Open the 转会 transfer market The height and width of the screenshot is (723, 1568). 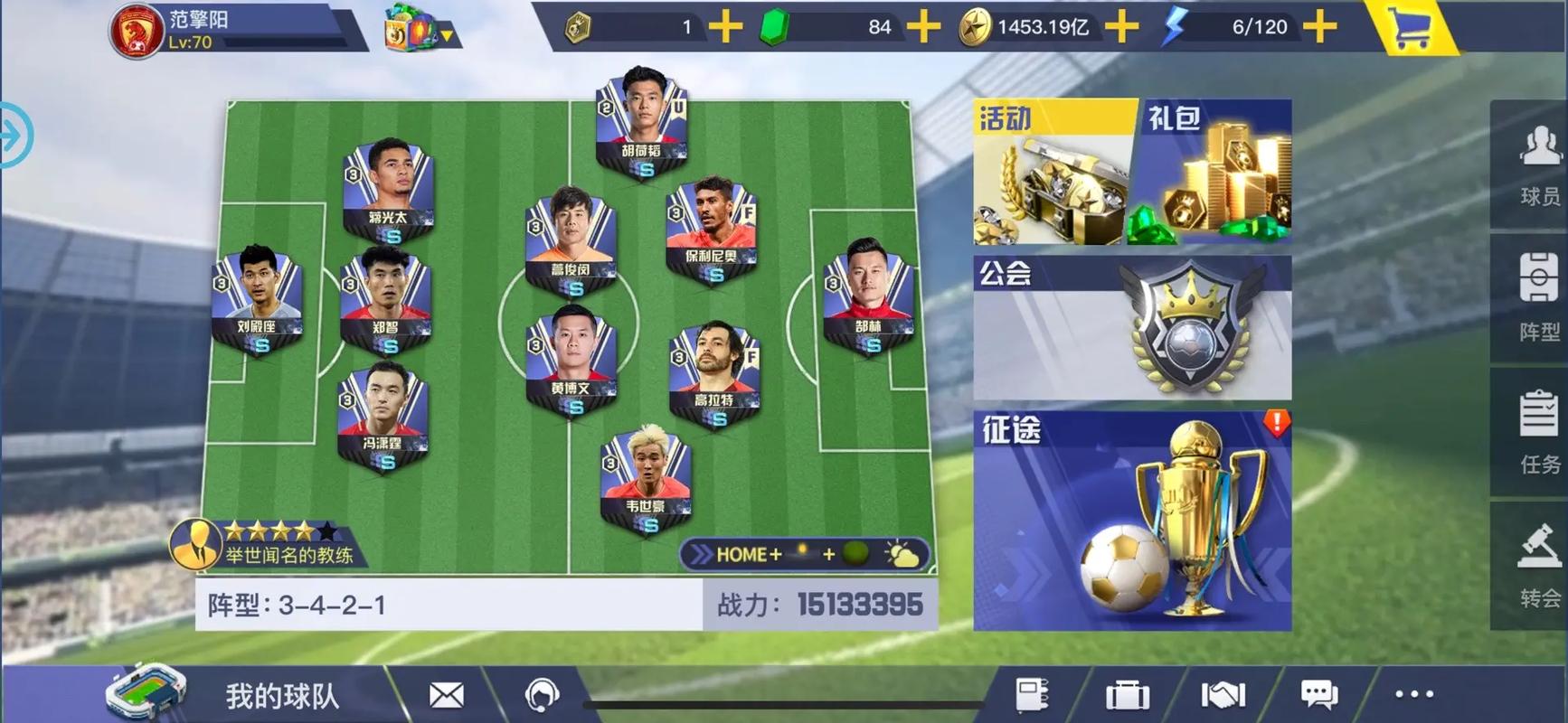[1539, 567]
